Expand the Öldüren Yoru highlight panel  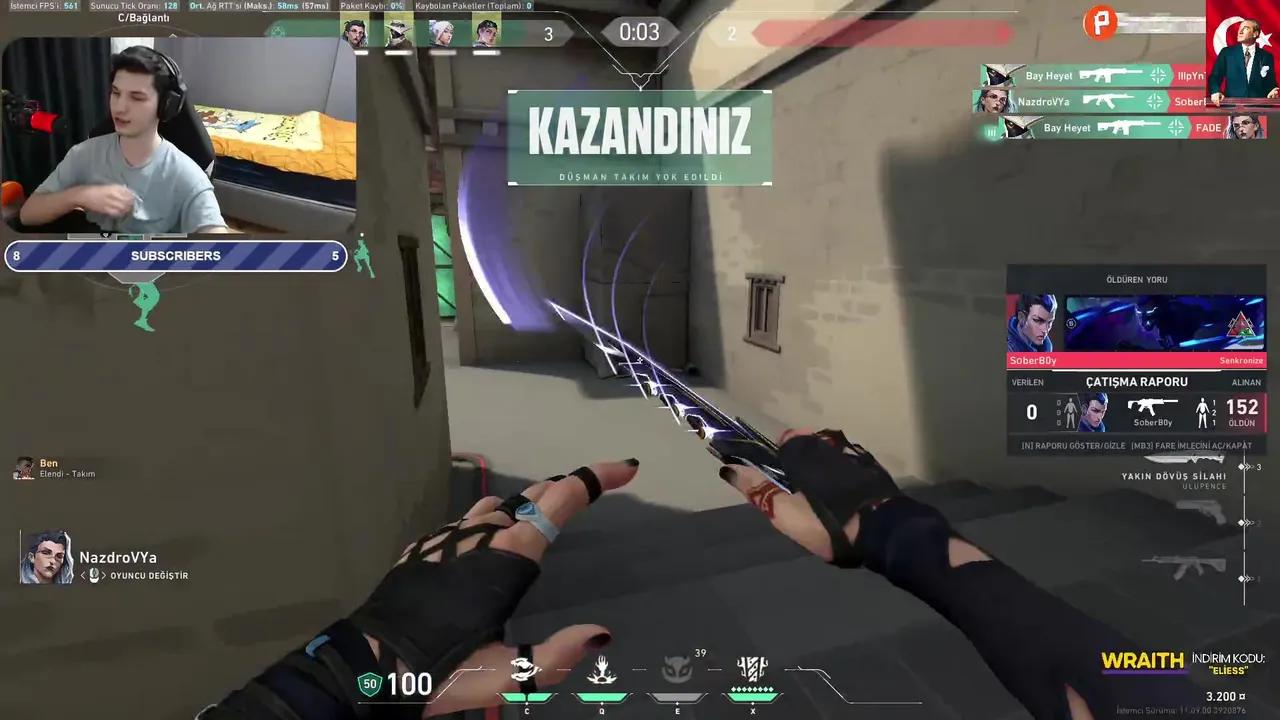(x=1137, y=280)
